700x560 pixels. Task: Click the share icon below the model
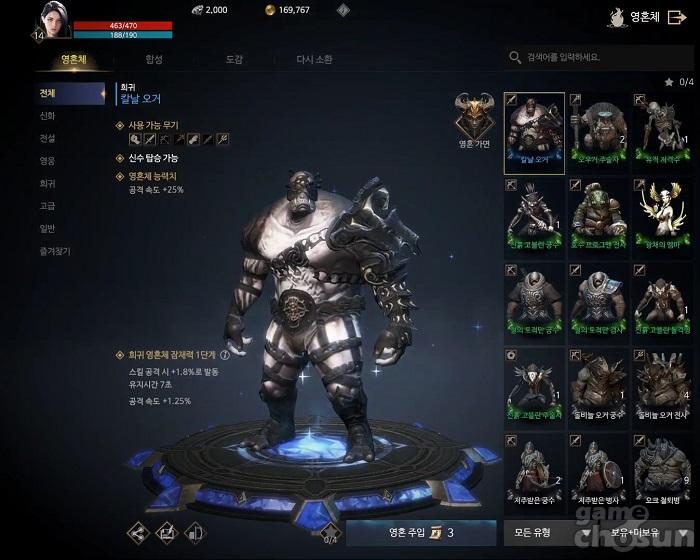pyautogui.click(x=137, y=532)
